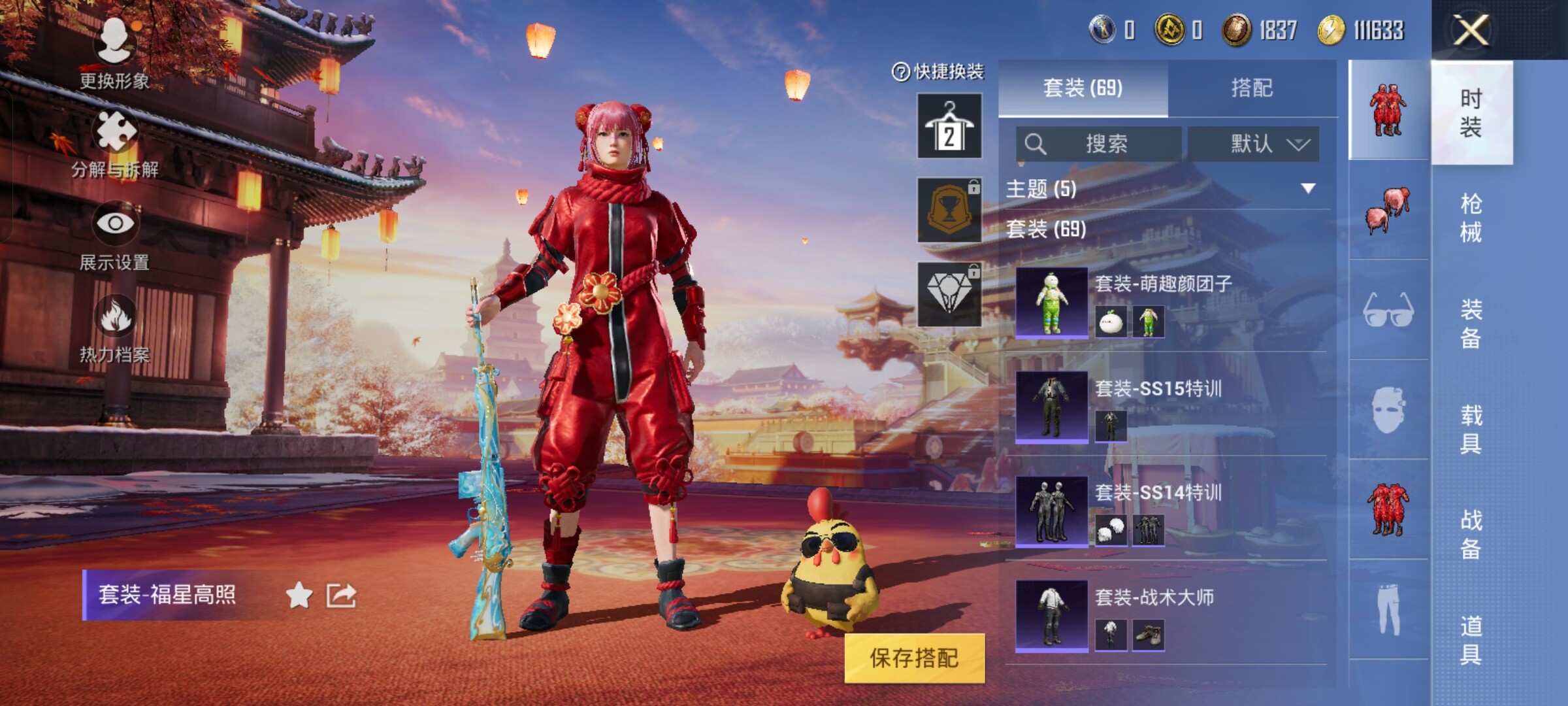Open 更换形象 change appearance

tap(115, 54)
